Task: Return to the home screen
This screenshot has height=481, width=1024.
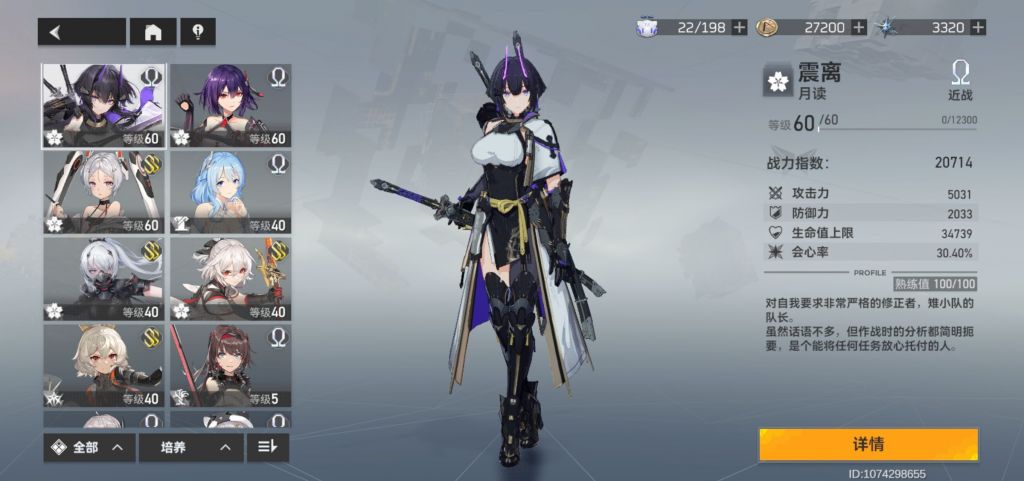Action: [153, 32]
